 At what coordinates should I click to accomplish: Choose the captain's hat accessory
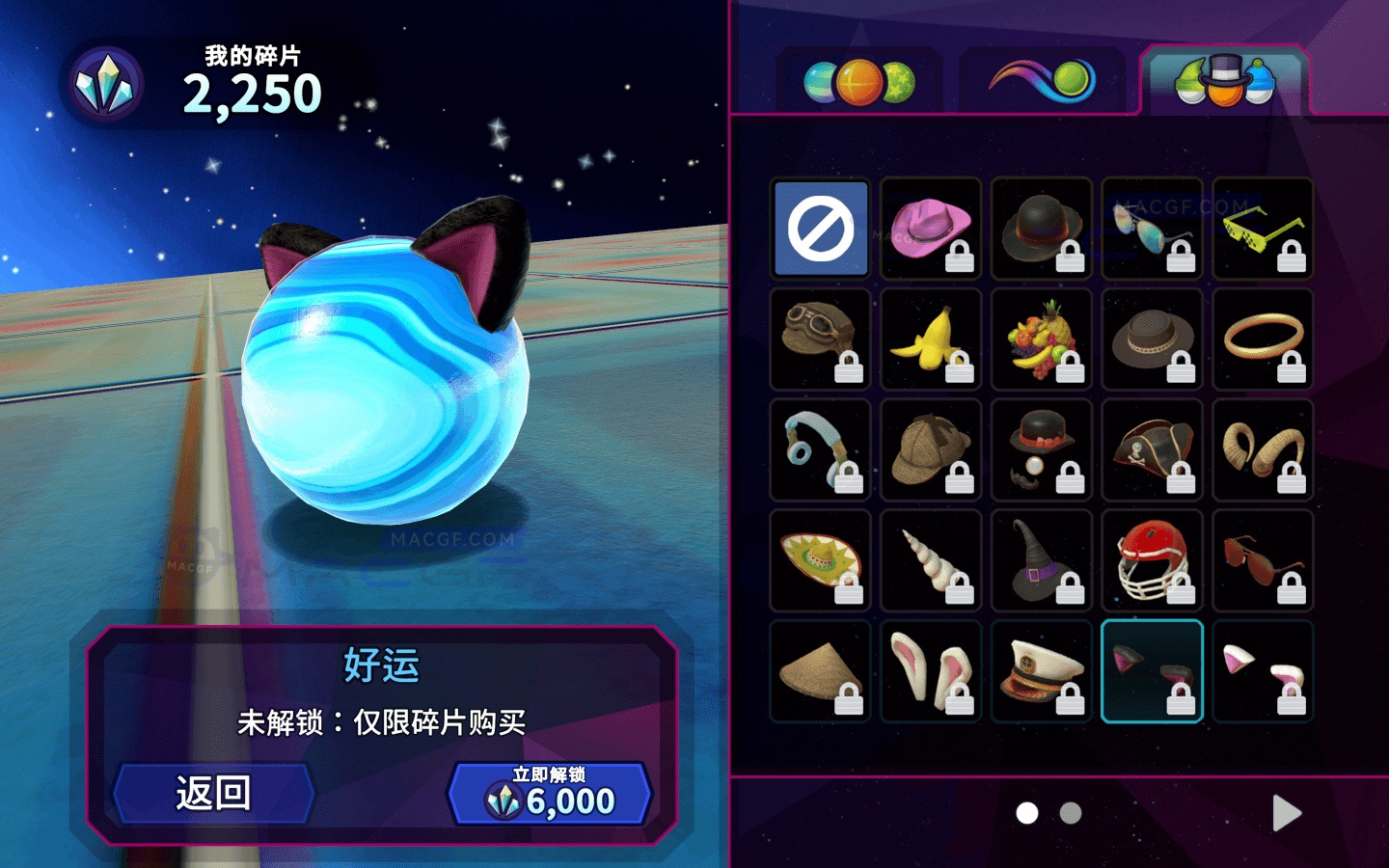coord(1041,670)
